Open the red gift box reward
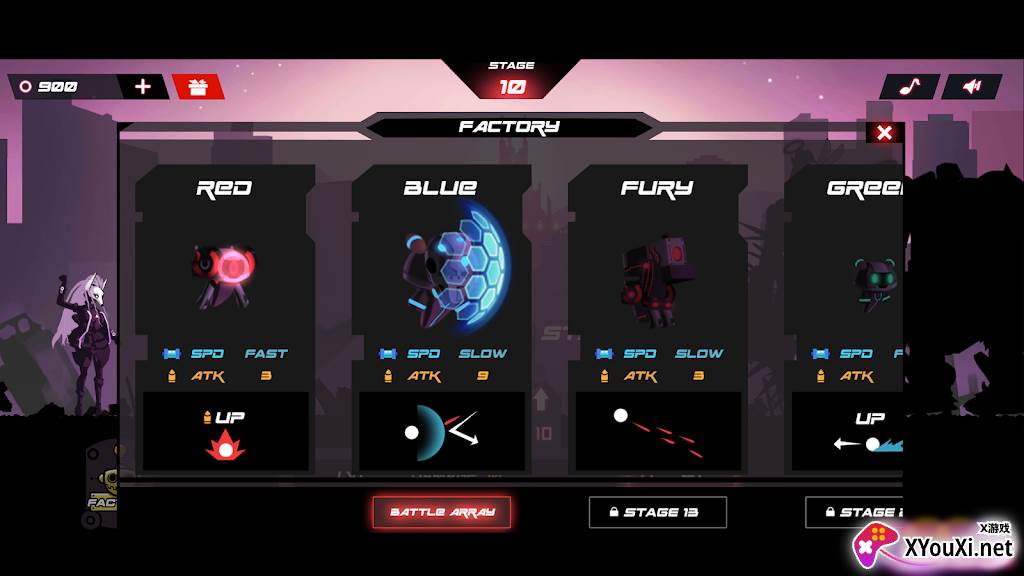1024x576 pixels. (198, 87)
